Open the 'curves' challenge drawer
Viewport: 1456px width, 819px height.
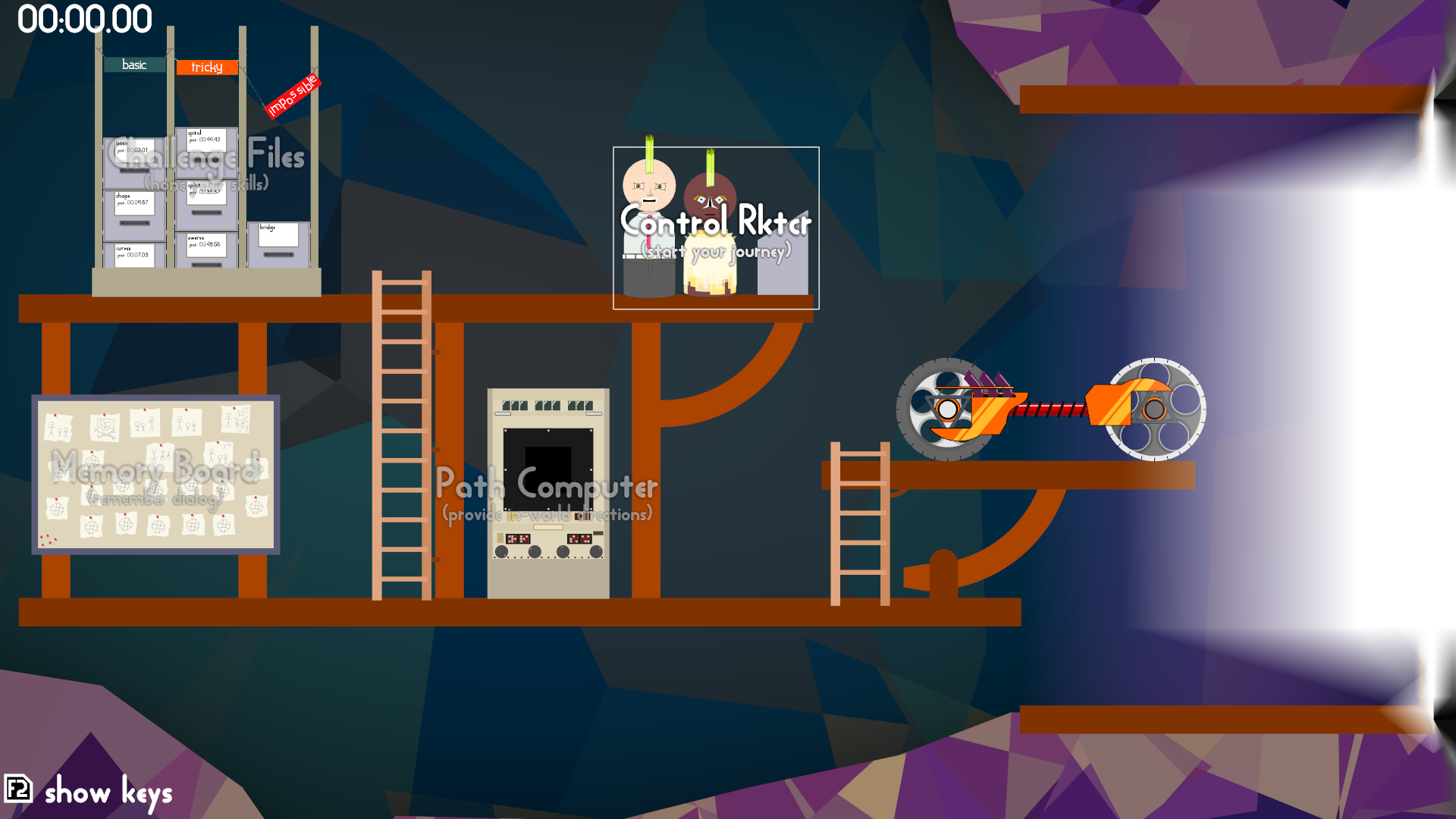134,256
